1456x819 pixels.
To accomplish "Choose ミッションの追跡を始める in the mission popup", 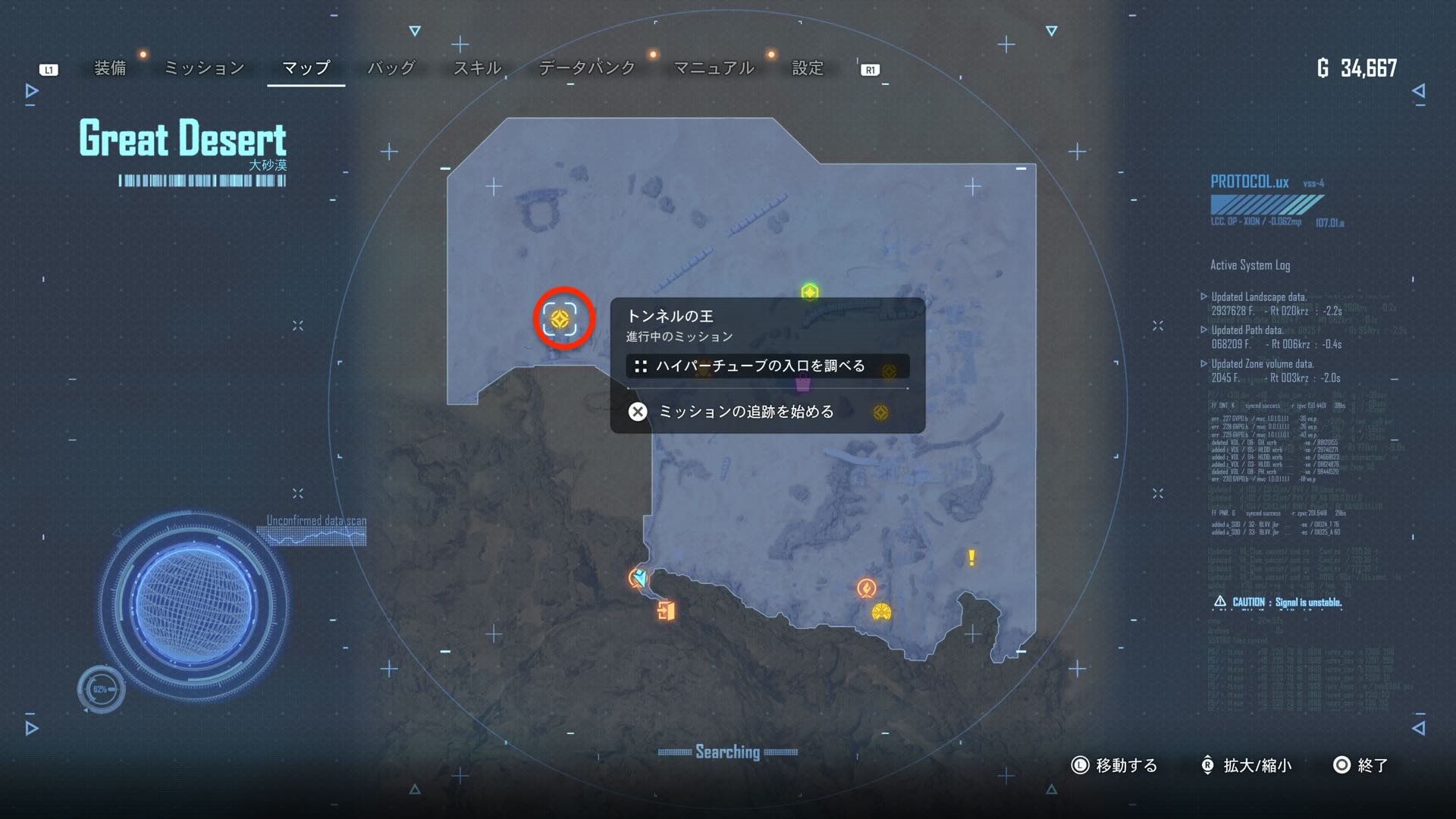I will pyautogui.click(x=746, y=412).
